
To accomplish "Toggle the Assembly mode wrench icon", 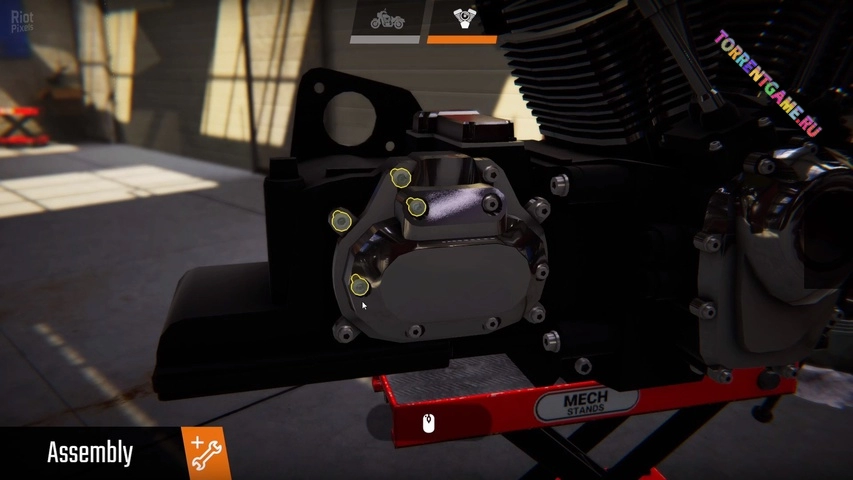I will coord(205,453).
